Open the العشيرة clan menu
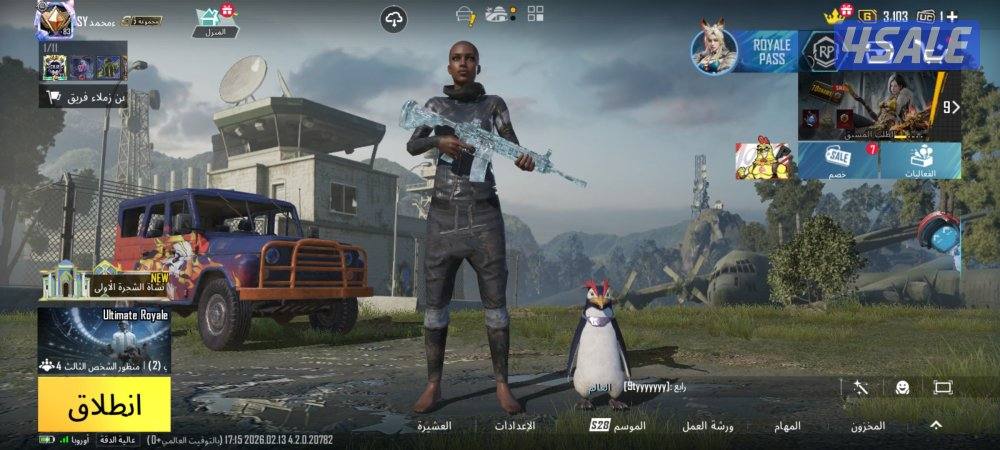This screenshot has width=1000, height=450. pos(434,426)
